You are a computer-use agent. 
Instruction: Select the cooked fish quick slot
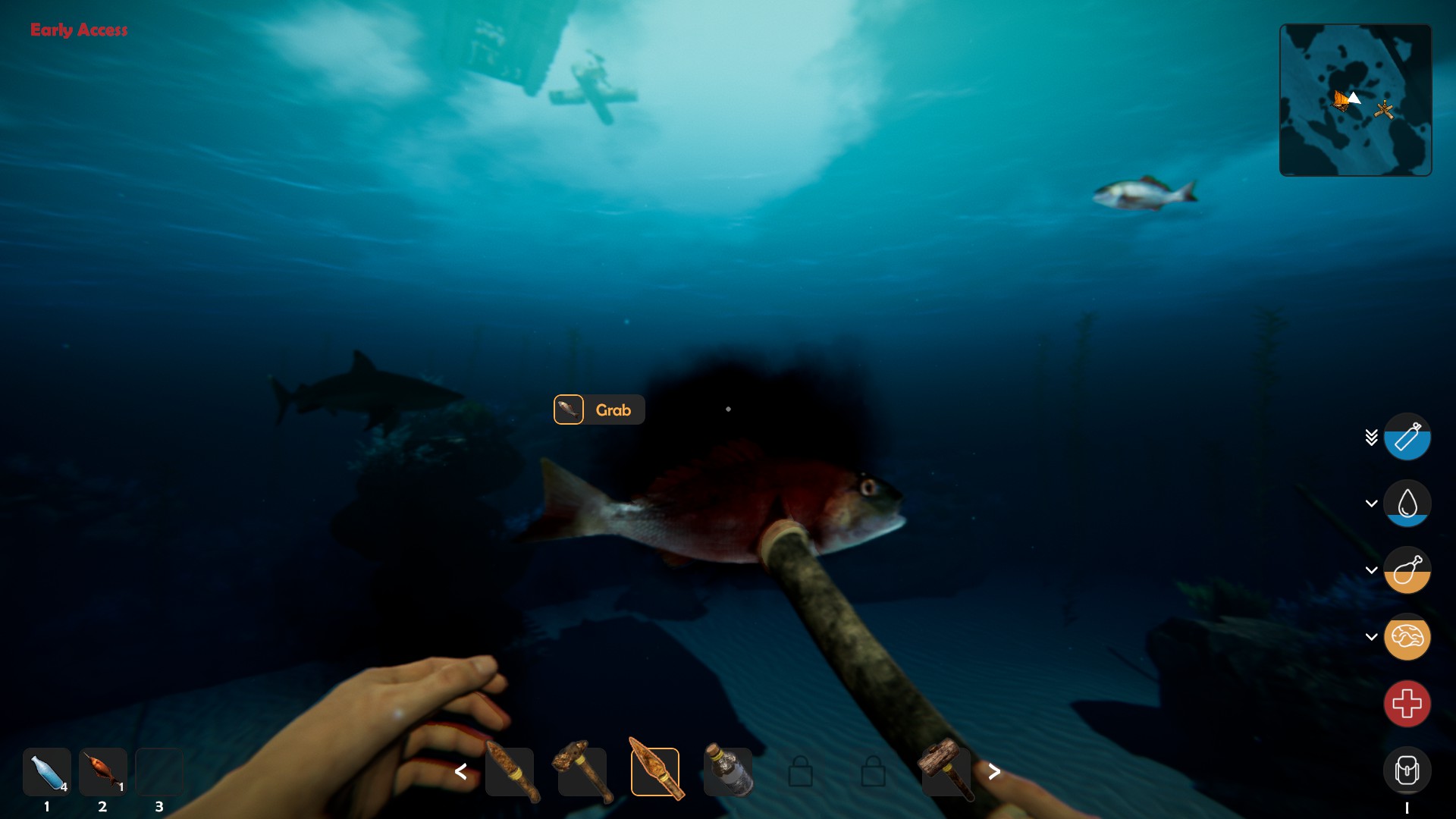103,772
